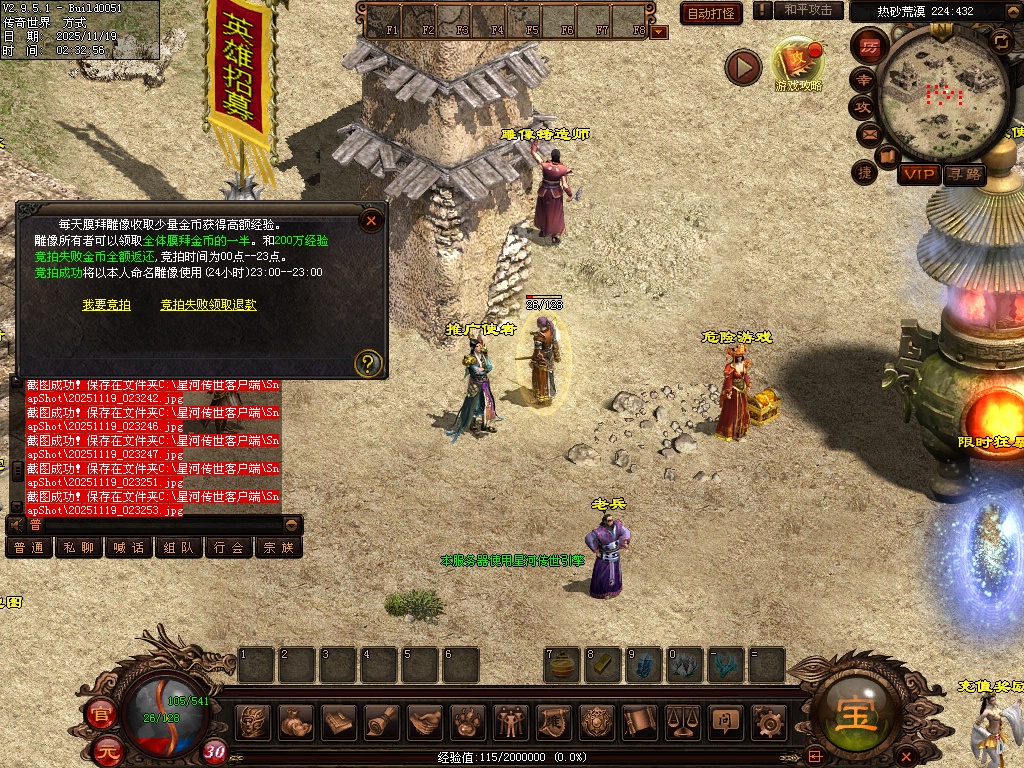1024x768 pixels.
Task: Open the mail envelope icon by minimap
Action: pos(868,134)
